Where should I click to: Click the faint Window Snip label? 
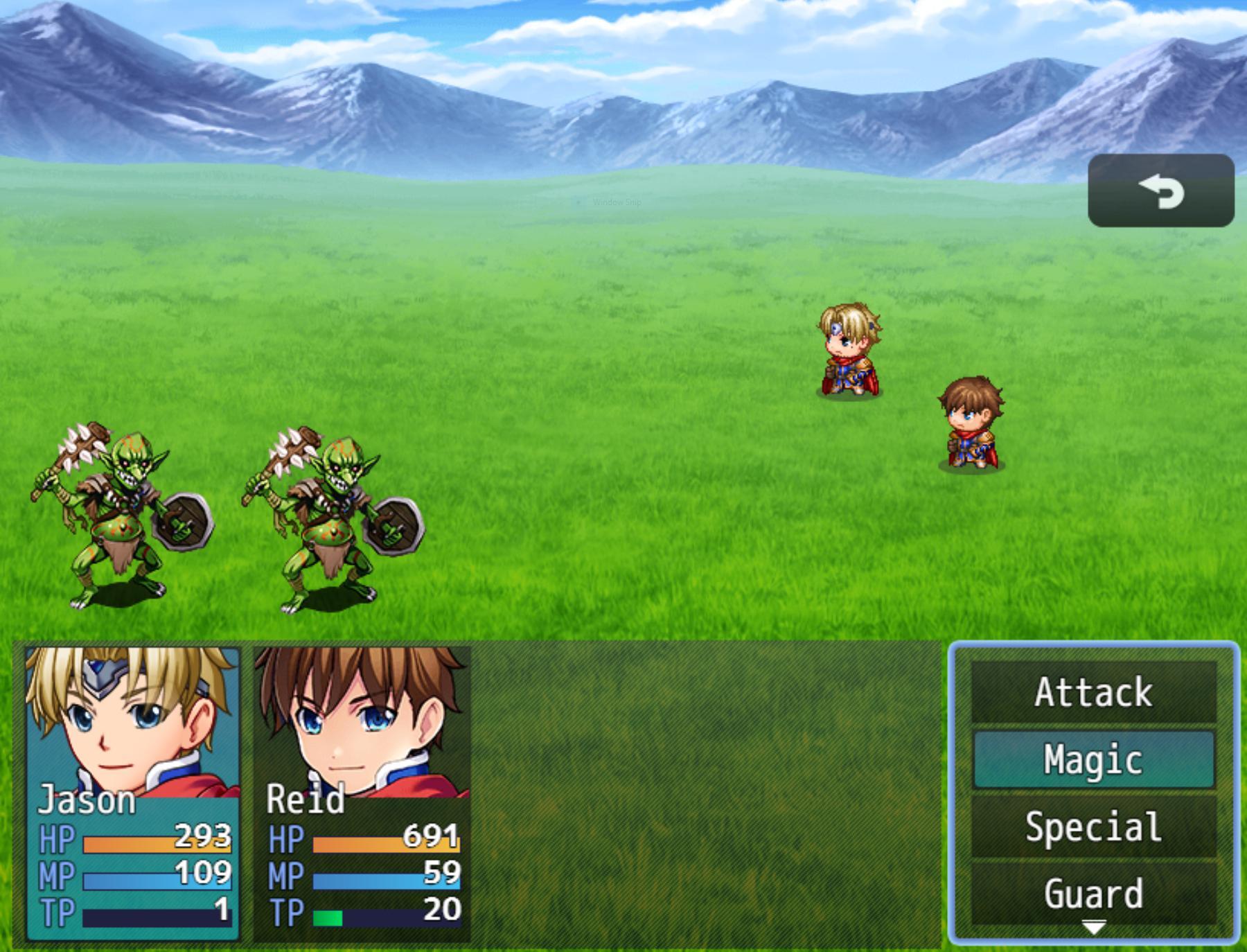click(x=615, y=202)
